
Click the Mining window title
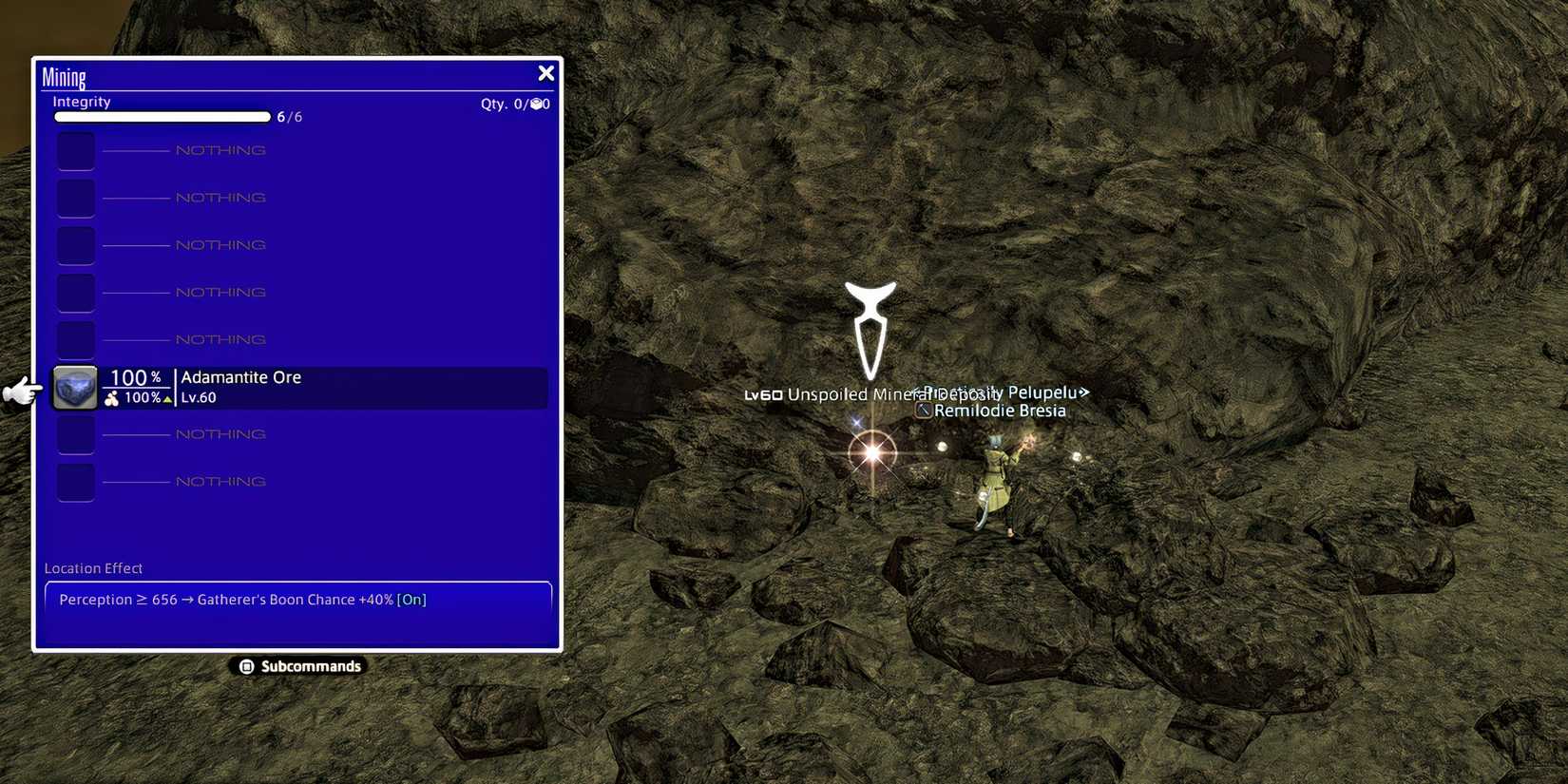(65, 76)
